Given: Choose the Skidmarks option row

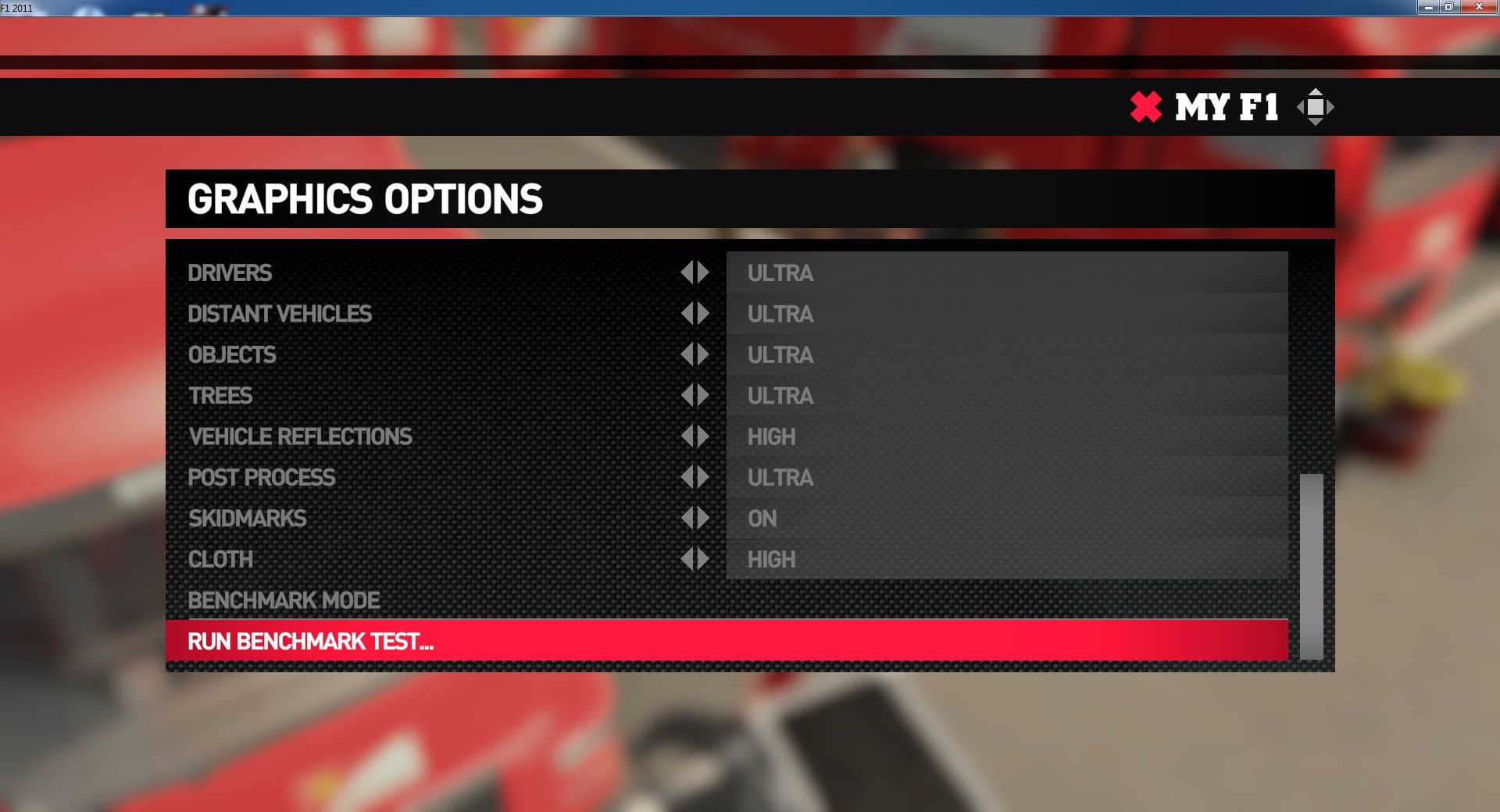Looking at the screenshot, I should 248,518.
